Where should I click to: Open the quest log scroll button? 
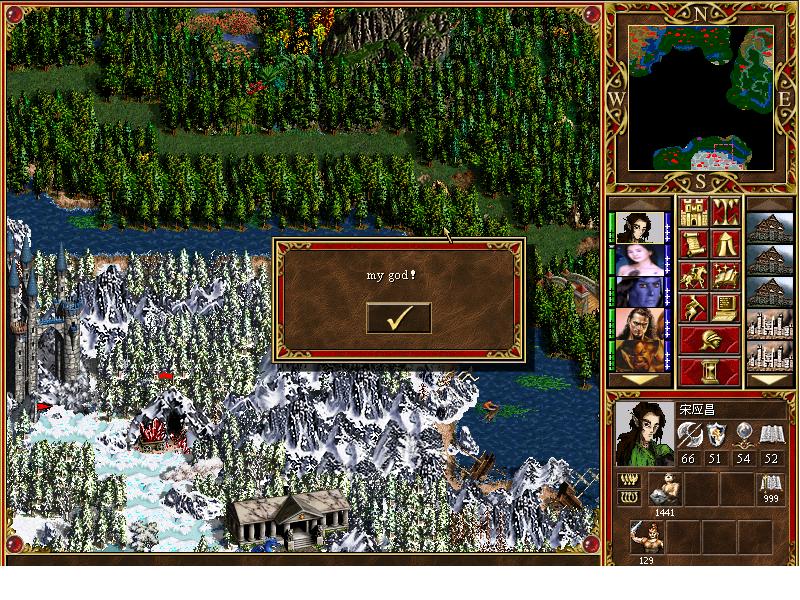click(x=693, y=244)
